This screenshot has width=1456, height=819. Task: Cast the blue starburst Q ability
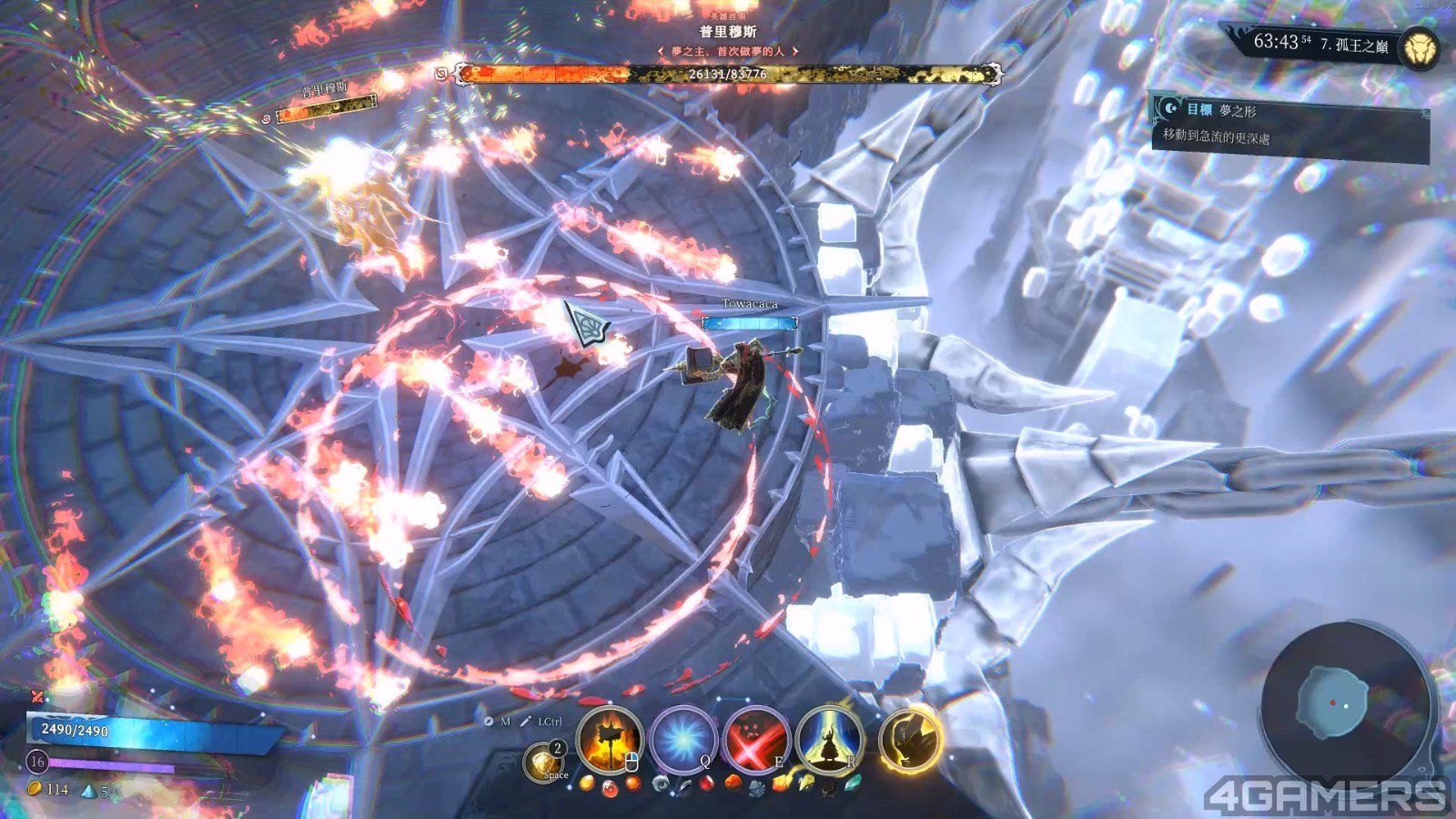click(x=682, y=741)
